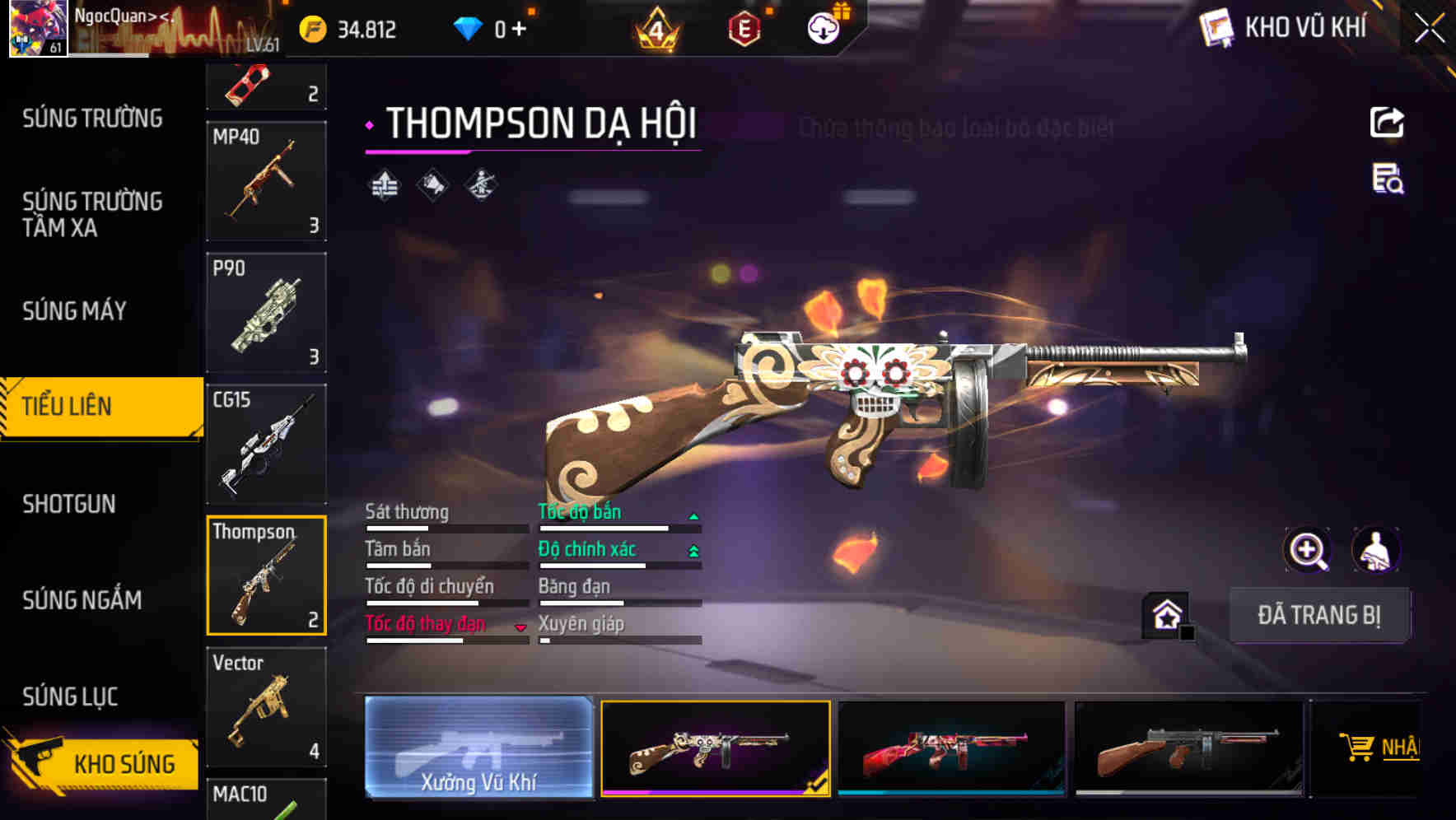Open the red down arrow on Tốc độ thay đạn

coord(521,627)
